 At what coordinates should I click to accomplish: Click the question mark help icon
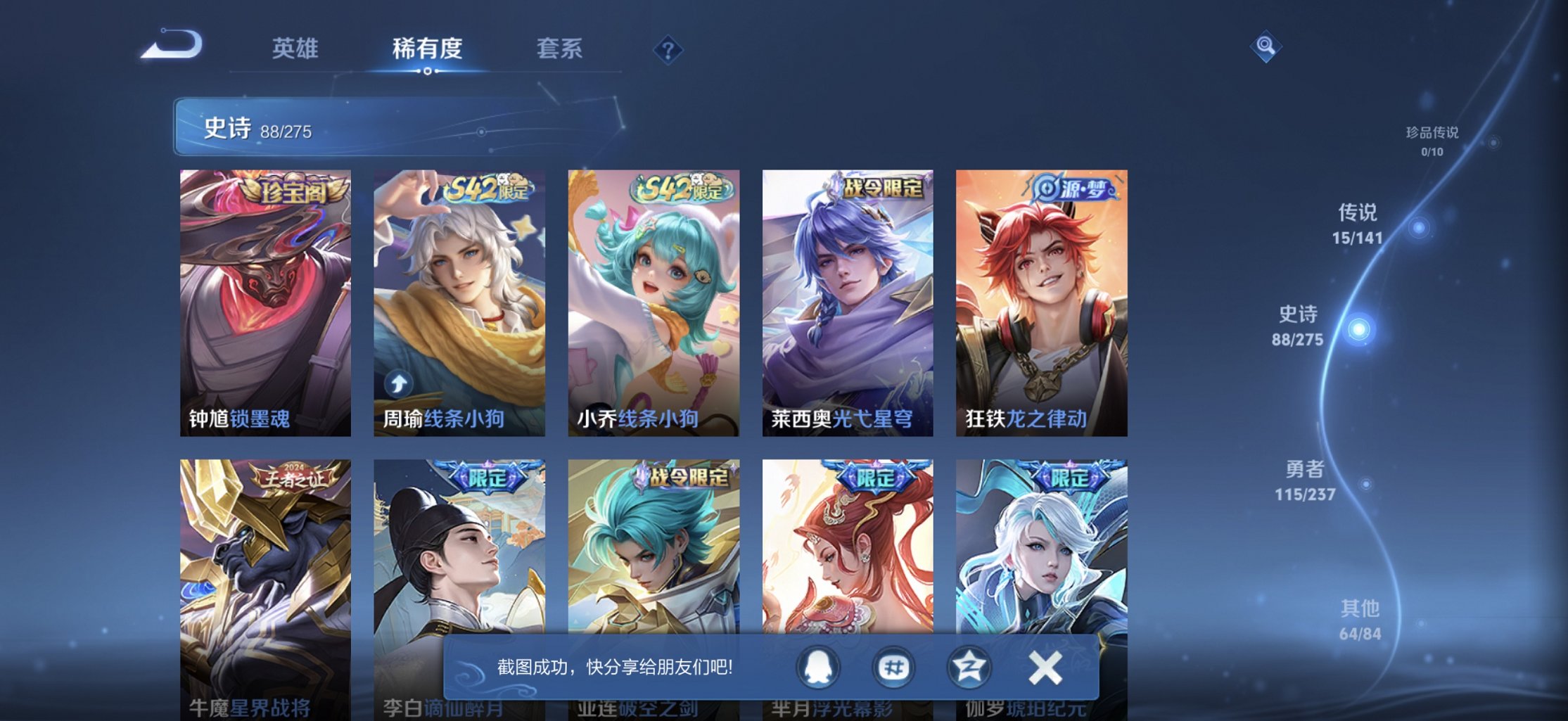pyautogui.click(x=670, y=49)
